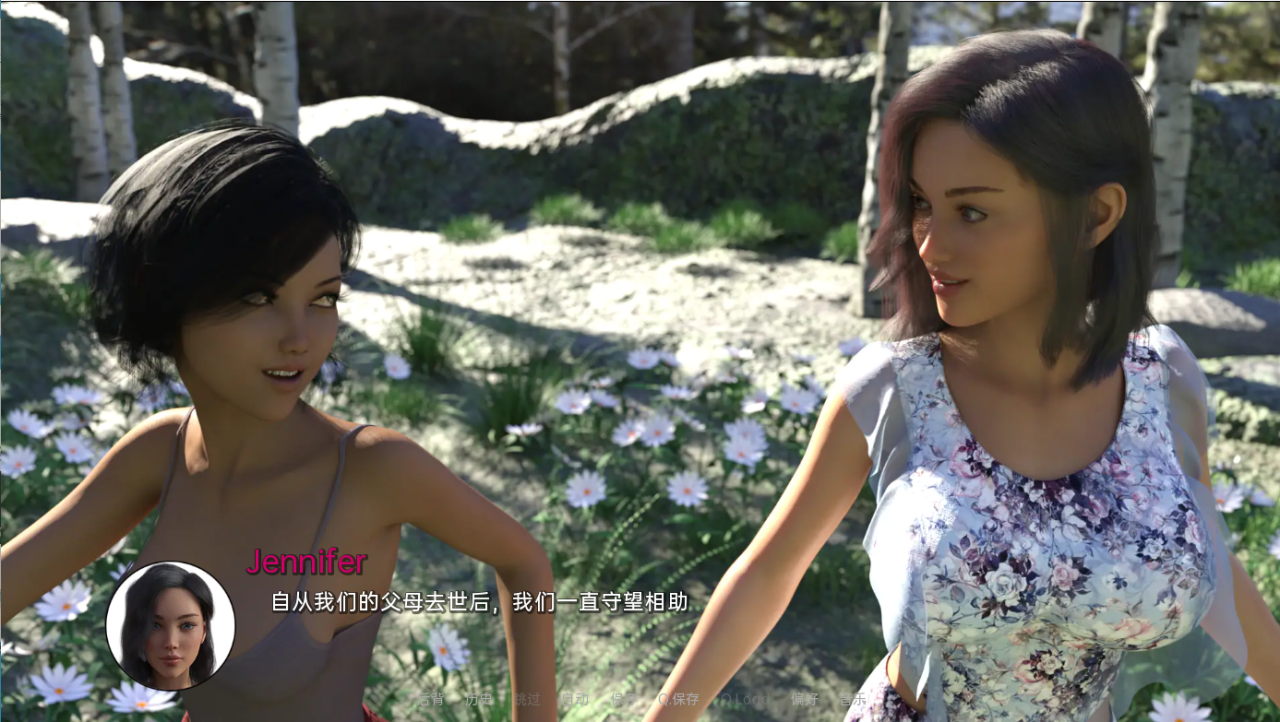The width and height of the screenshot is (1280, 722).
Task: Activate 跳过 (Skip) in the quick menu
Action: (x=526, y=700)
